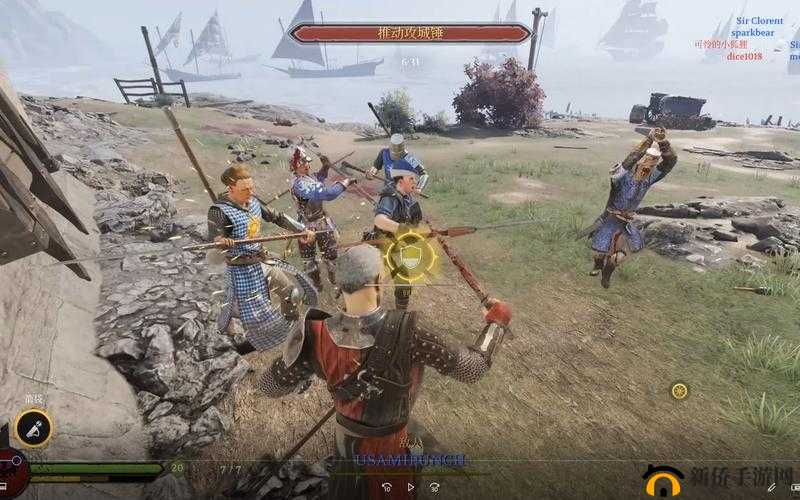
Task: Click the 推动攻城锤 objective banner
Action: (x=409, y=33)
